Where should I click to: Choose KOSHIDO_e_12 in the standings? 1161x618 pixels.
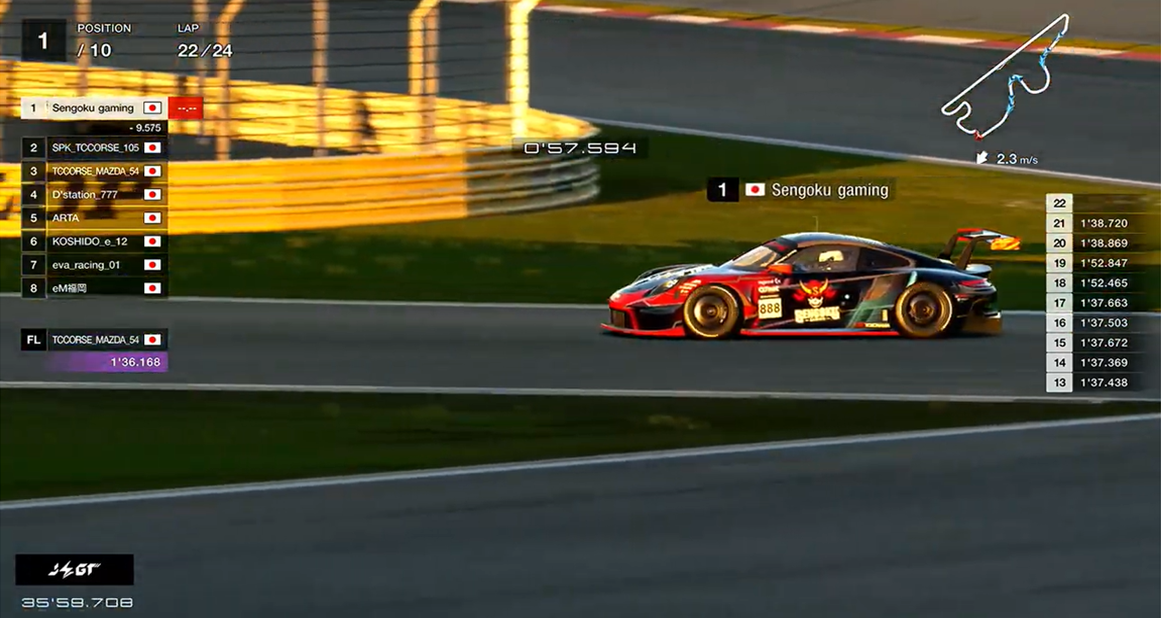coord(95,241)
